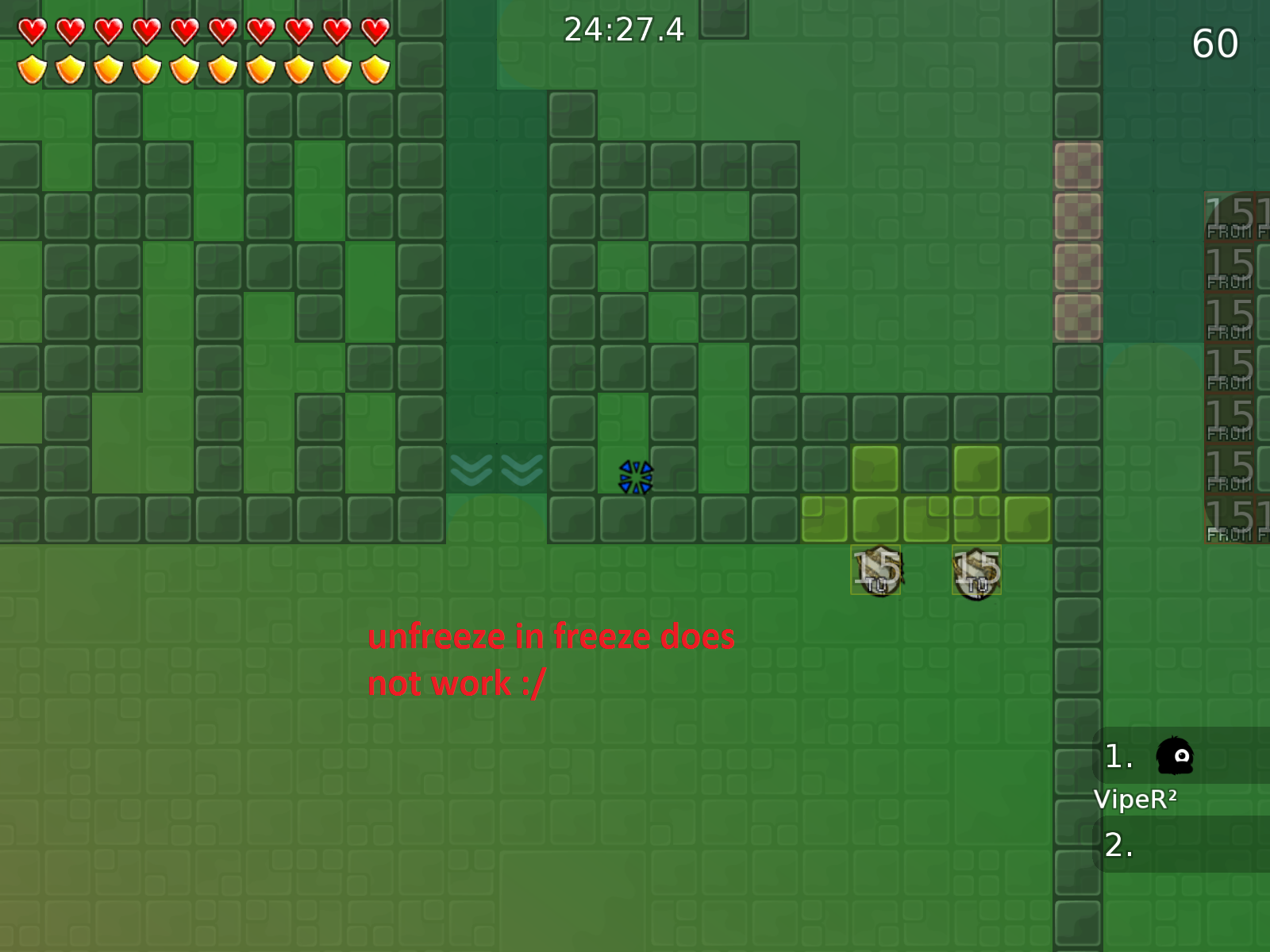Toggle the right double-chevron down arrow tile

click(521, 470)
